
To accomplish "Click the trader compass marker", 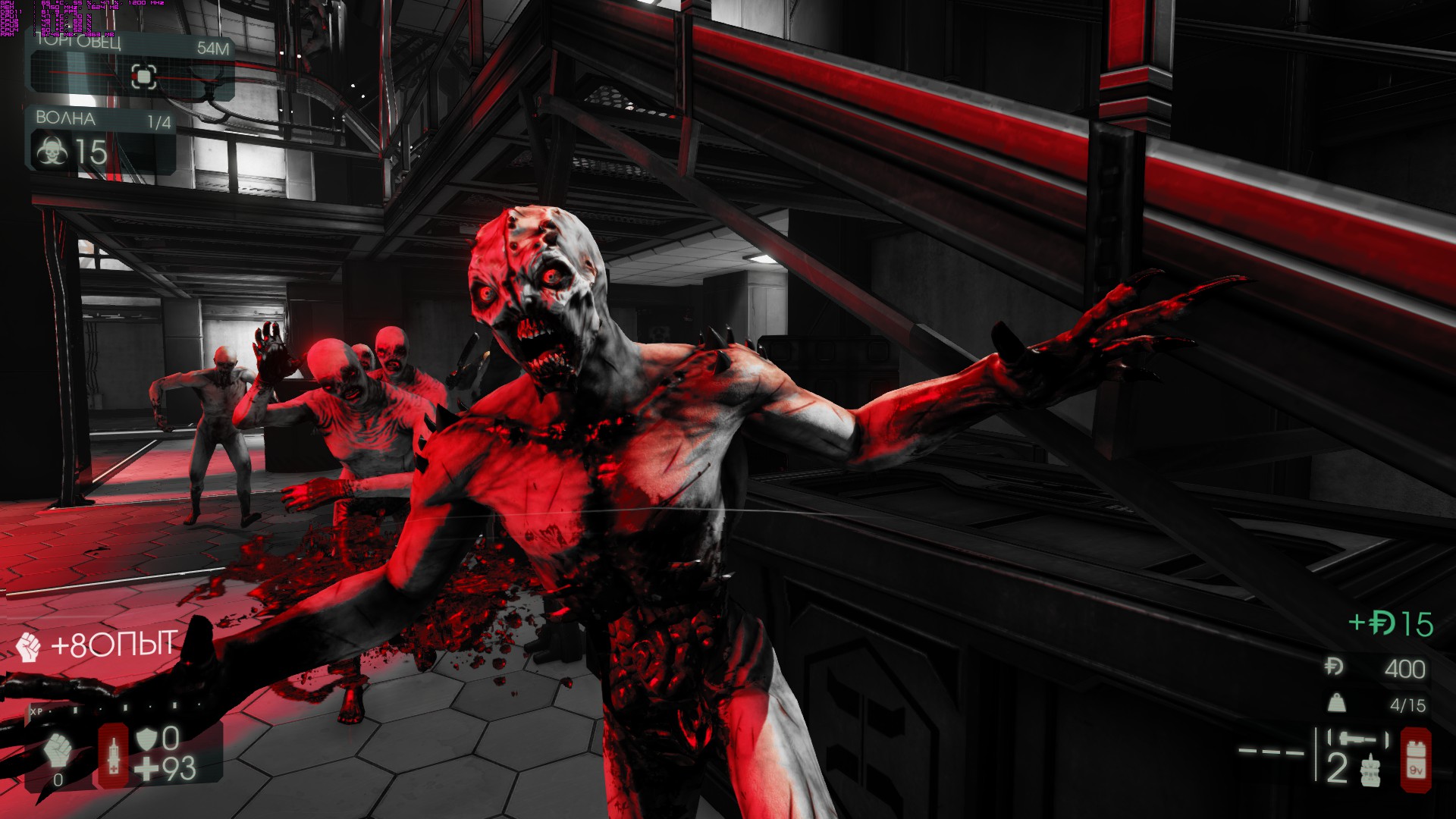I will tap(144, 76).
